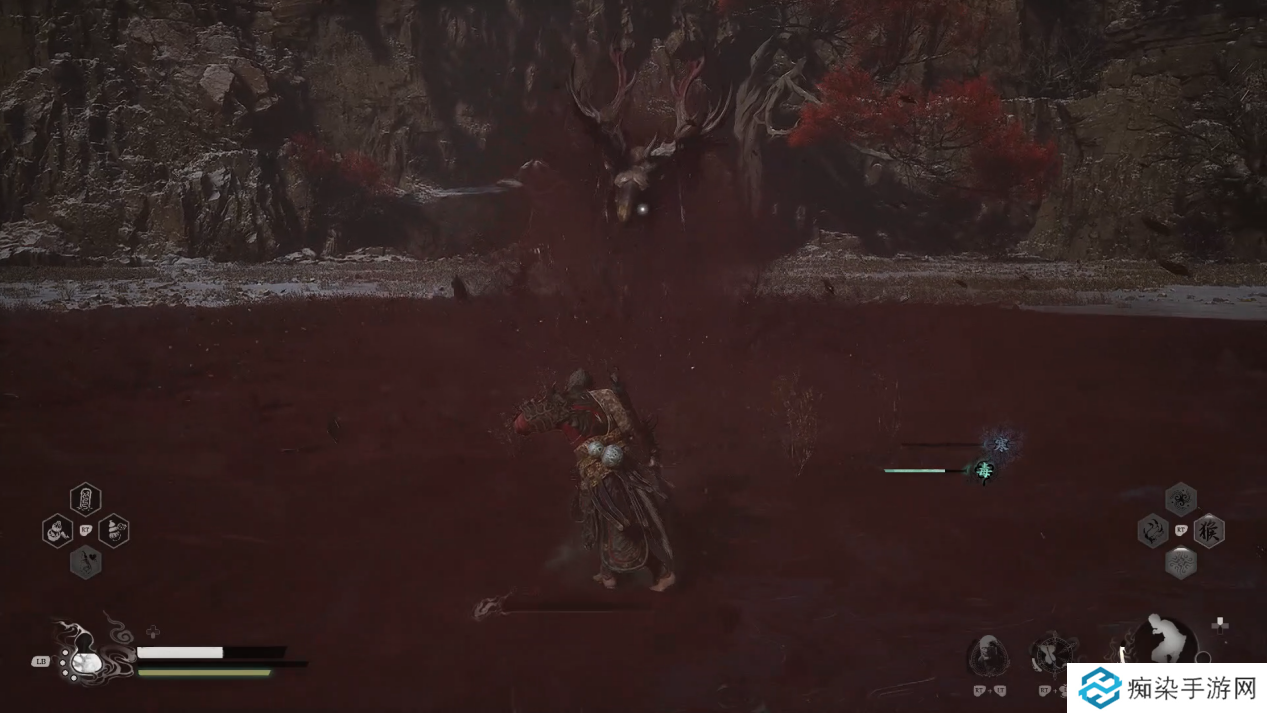1267x713 pixels.
Task: Select the top scroll item slot
Action: tap(86, 498)
